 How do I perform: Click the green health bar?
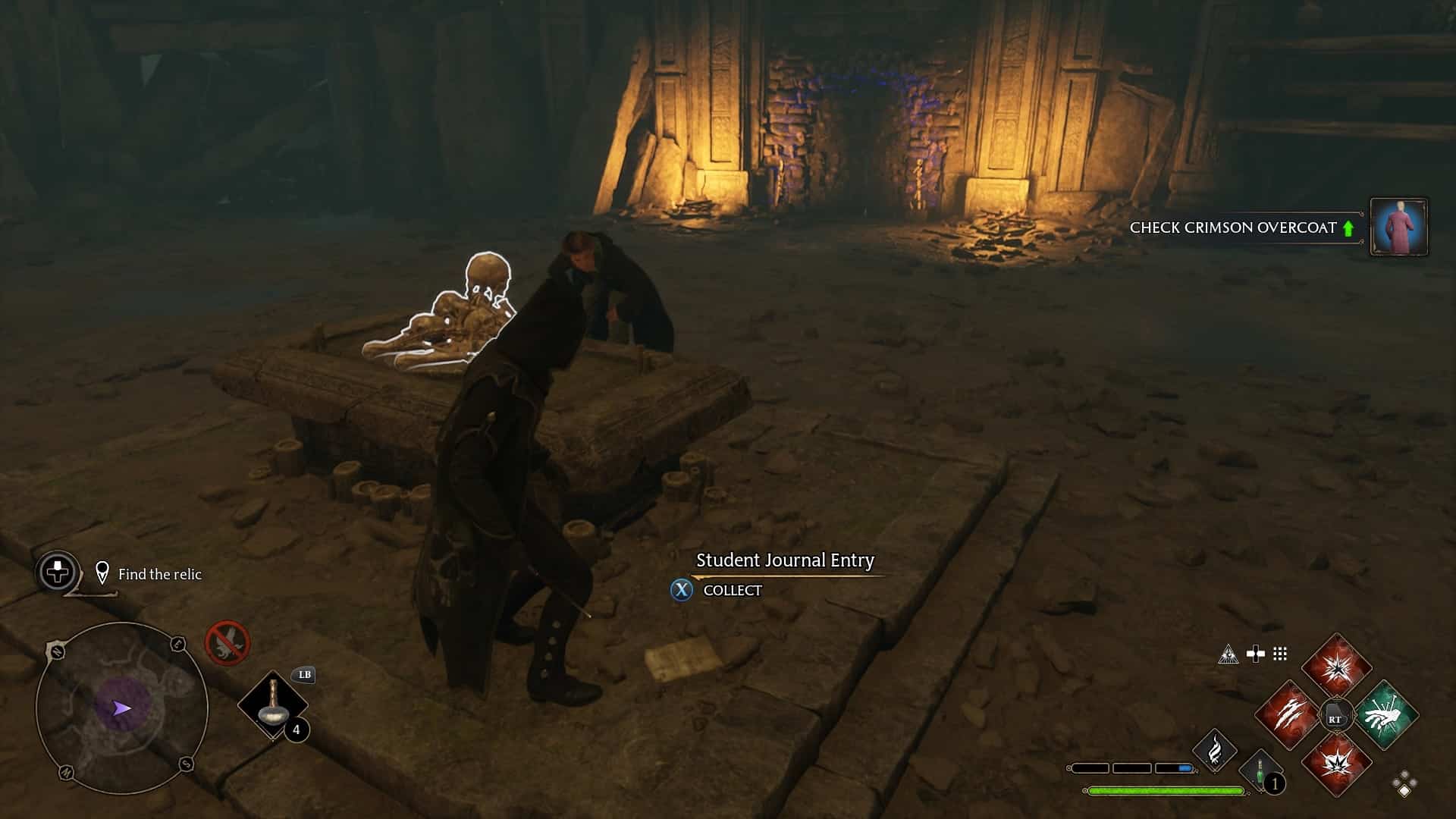pos(1166,790)
